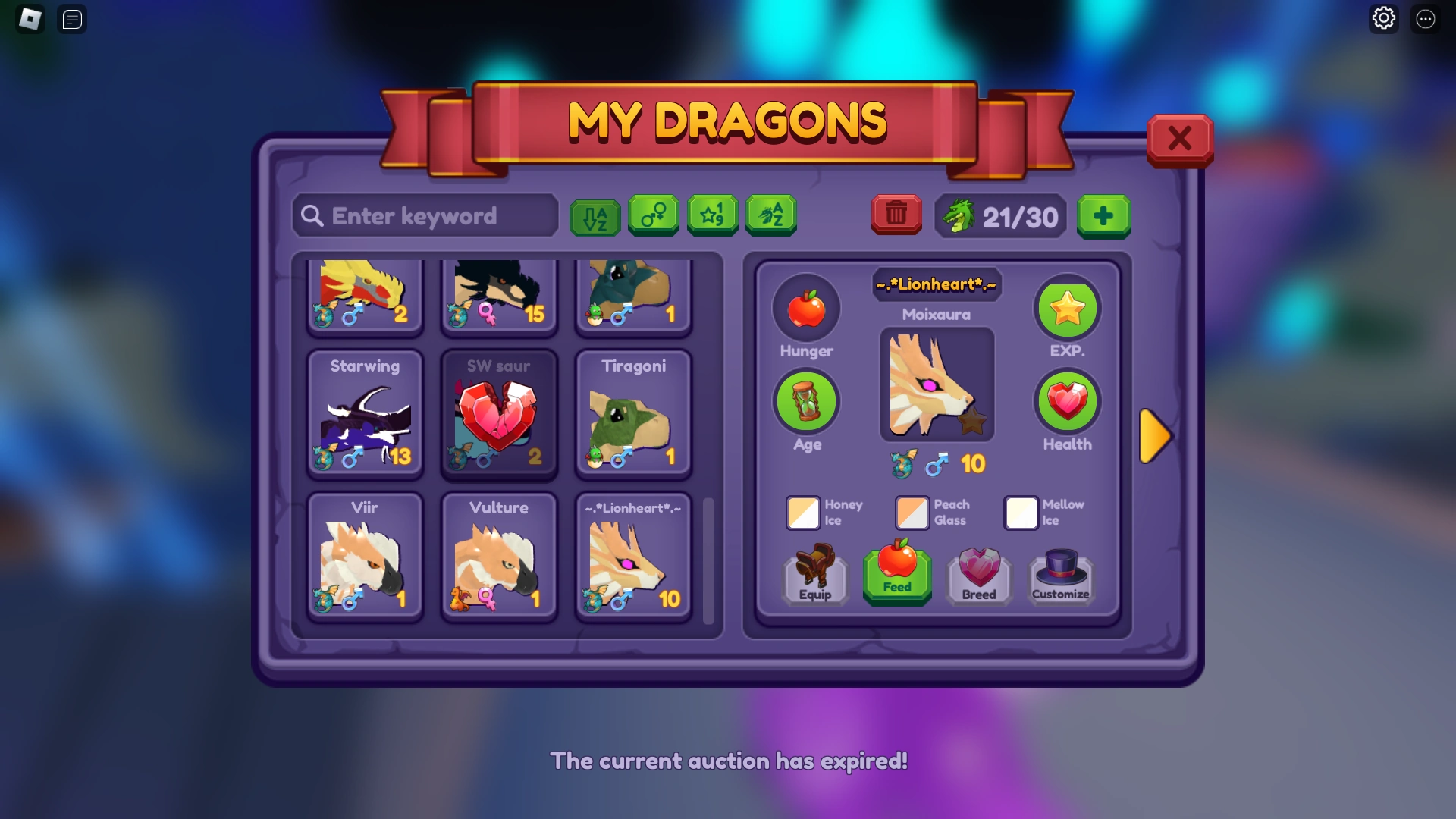Select the Mellow Ice checkbox
This screenshot has width=1456, height=819.
1021,513
